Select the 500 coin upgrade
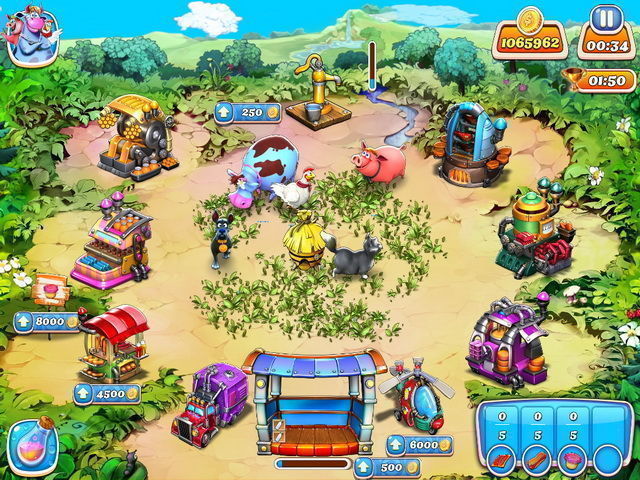 coord(386,467)
